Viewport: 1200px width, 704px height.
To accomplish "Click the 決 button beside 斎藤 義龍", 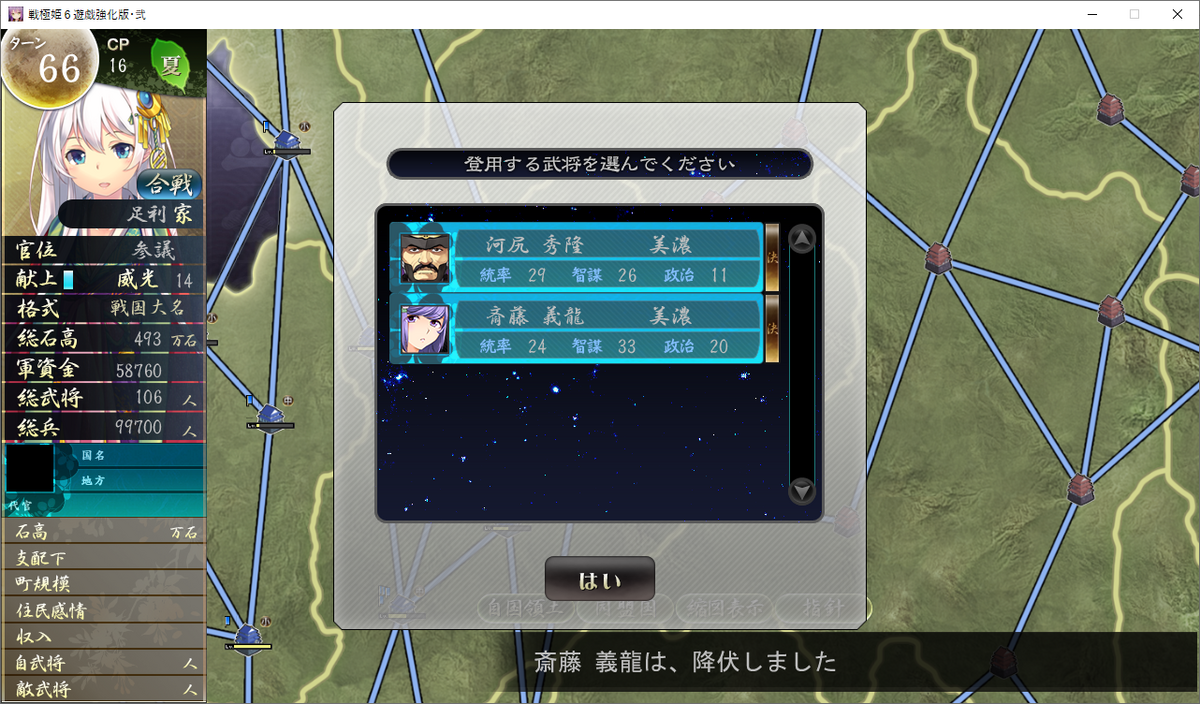I will 772,328.
